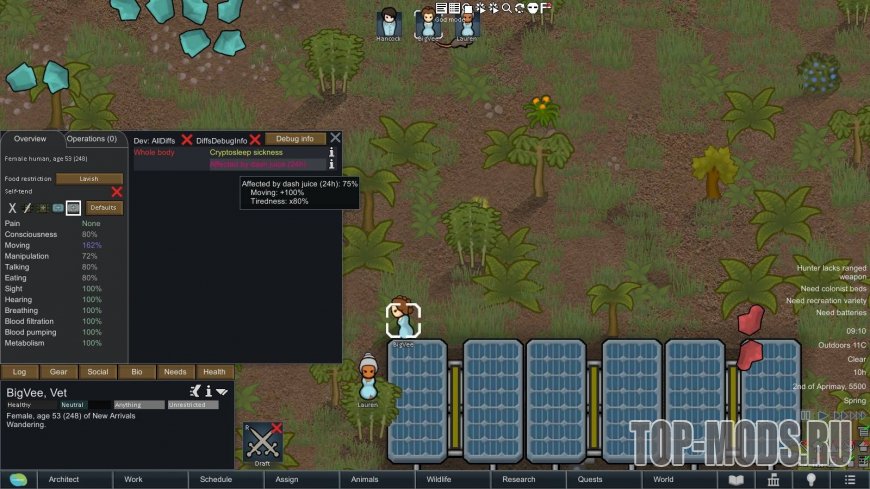870x489 pixels.
Task: Open the Social tab
Action: [98, 372]
